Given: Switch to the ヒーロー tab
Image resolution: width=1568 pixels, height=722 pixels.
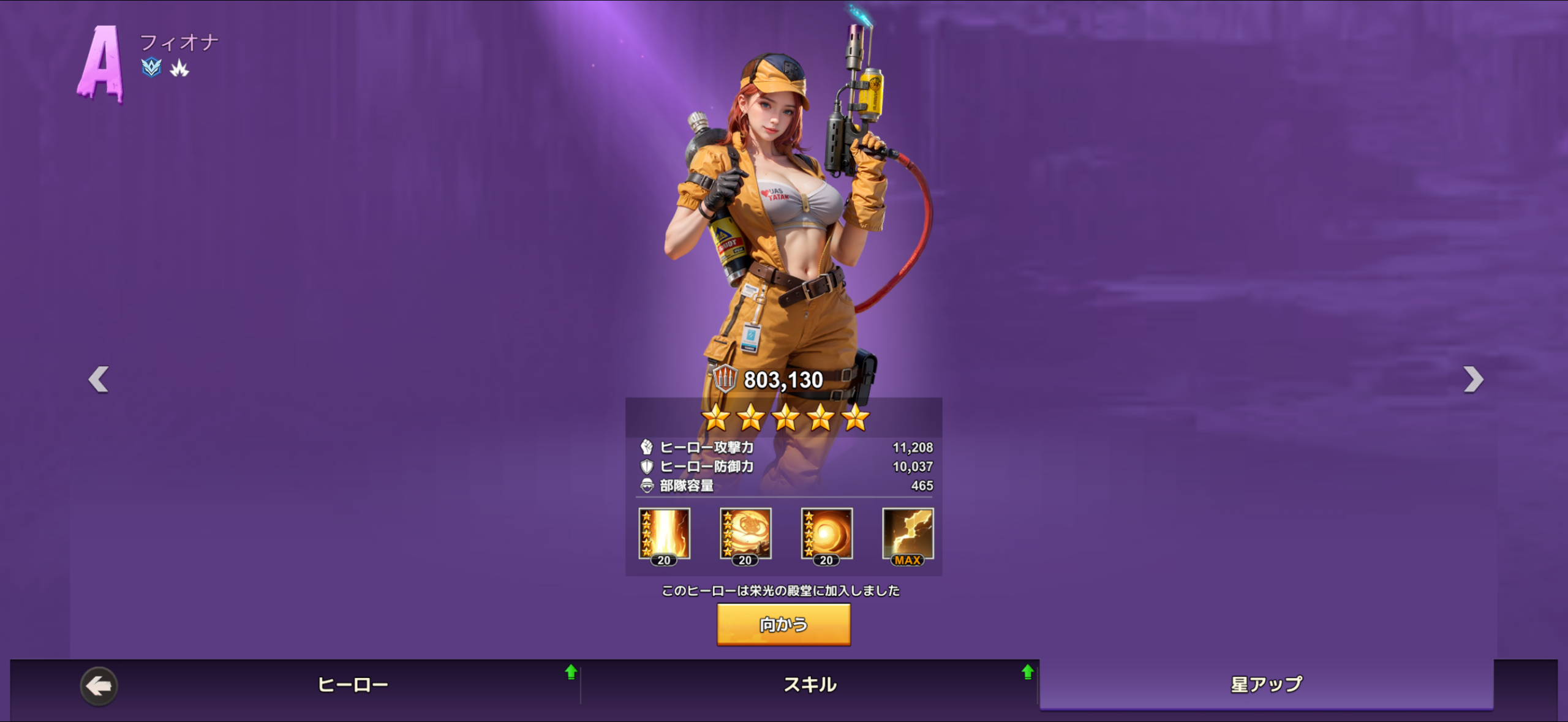Looking at the screenshot, I should coord(353,685).
